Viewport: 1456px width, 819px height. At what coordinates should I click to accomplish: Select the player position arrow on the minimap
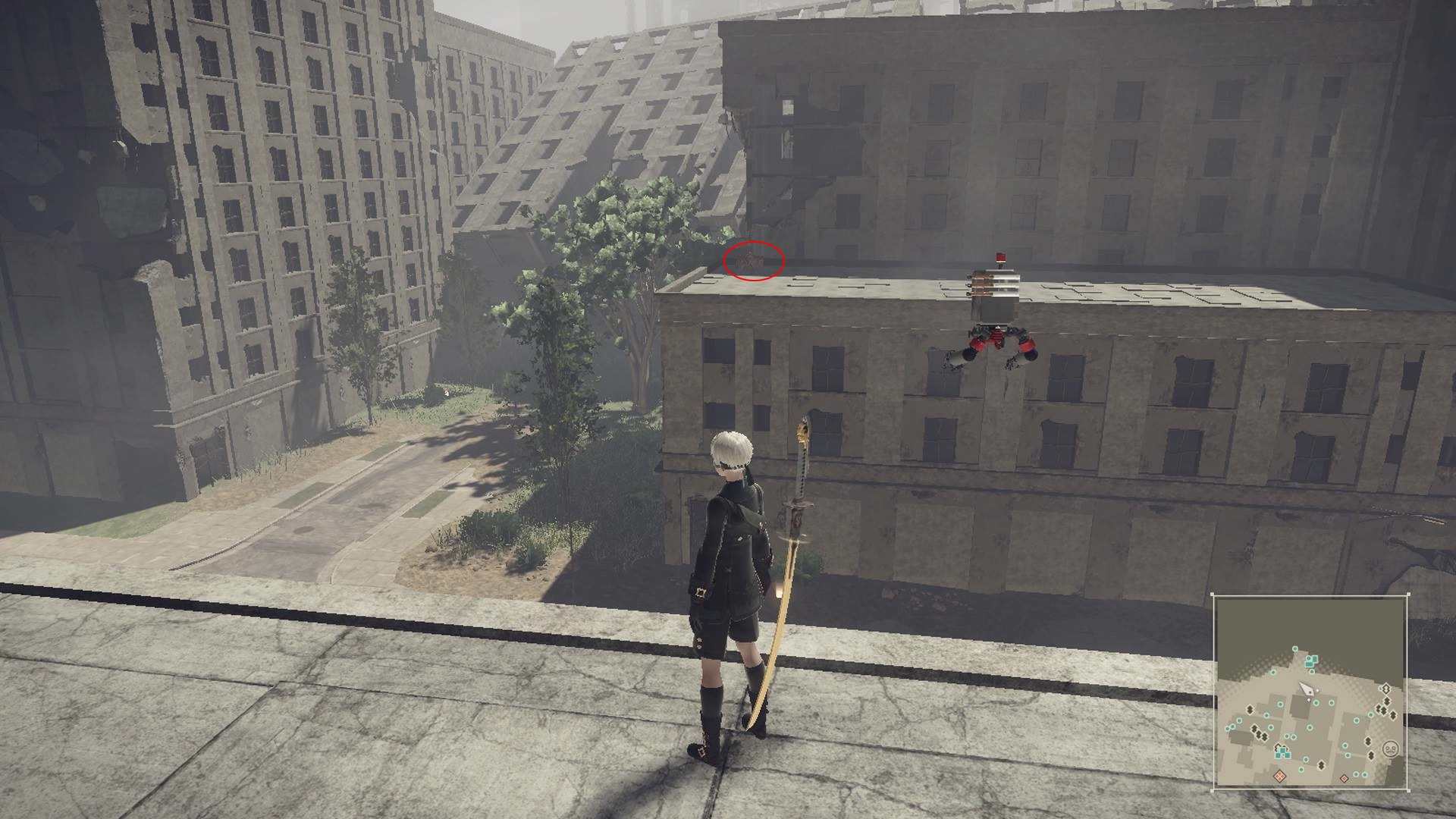coord(1307,692)
